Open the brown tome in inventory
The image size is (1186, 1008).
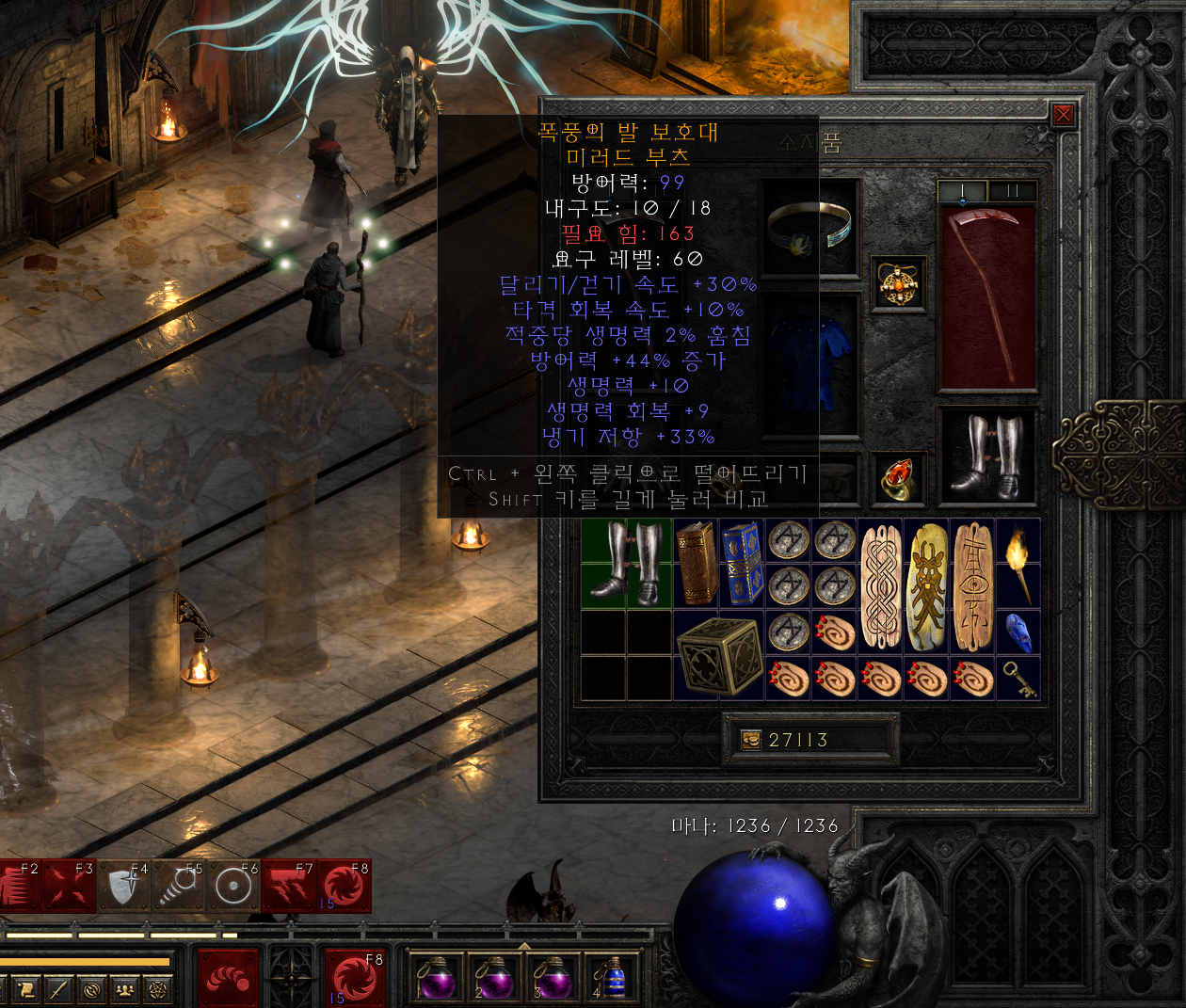tap(697, 563)
